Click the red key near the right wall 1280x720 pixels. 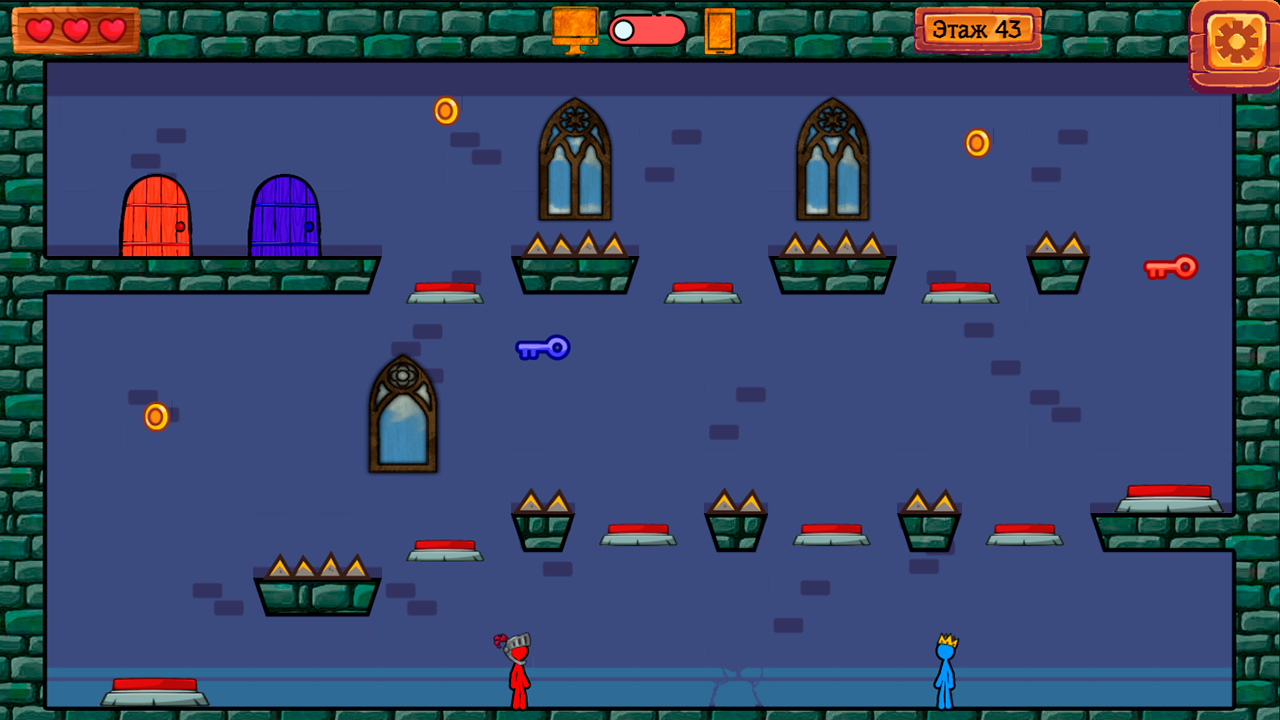coord(1172,267)
